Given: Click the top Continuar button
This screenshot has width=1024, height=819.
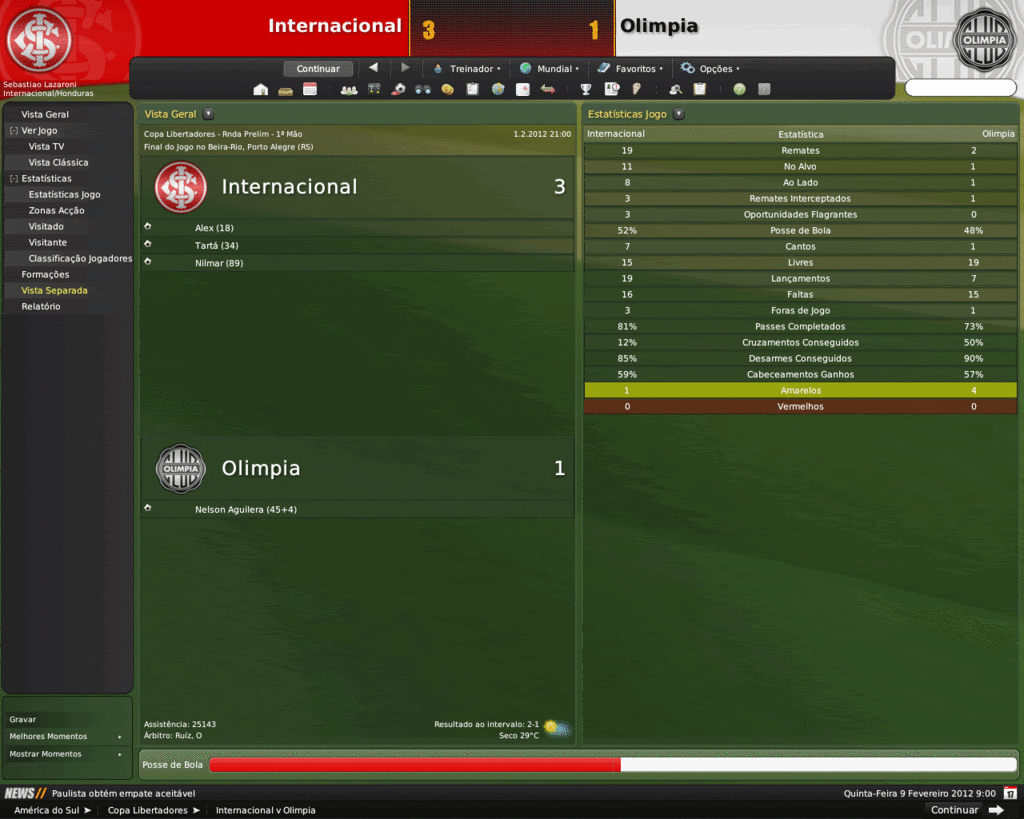Looking at the screenshot, I should pyautogui.click(x=318, y=69).
